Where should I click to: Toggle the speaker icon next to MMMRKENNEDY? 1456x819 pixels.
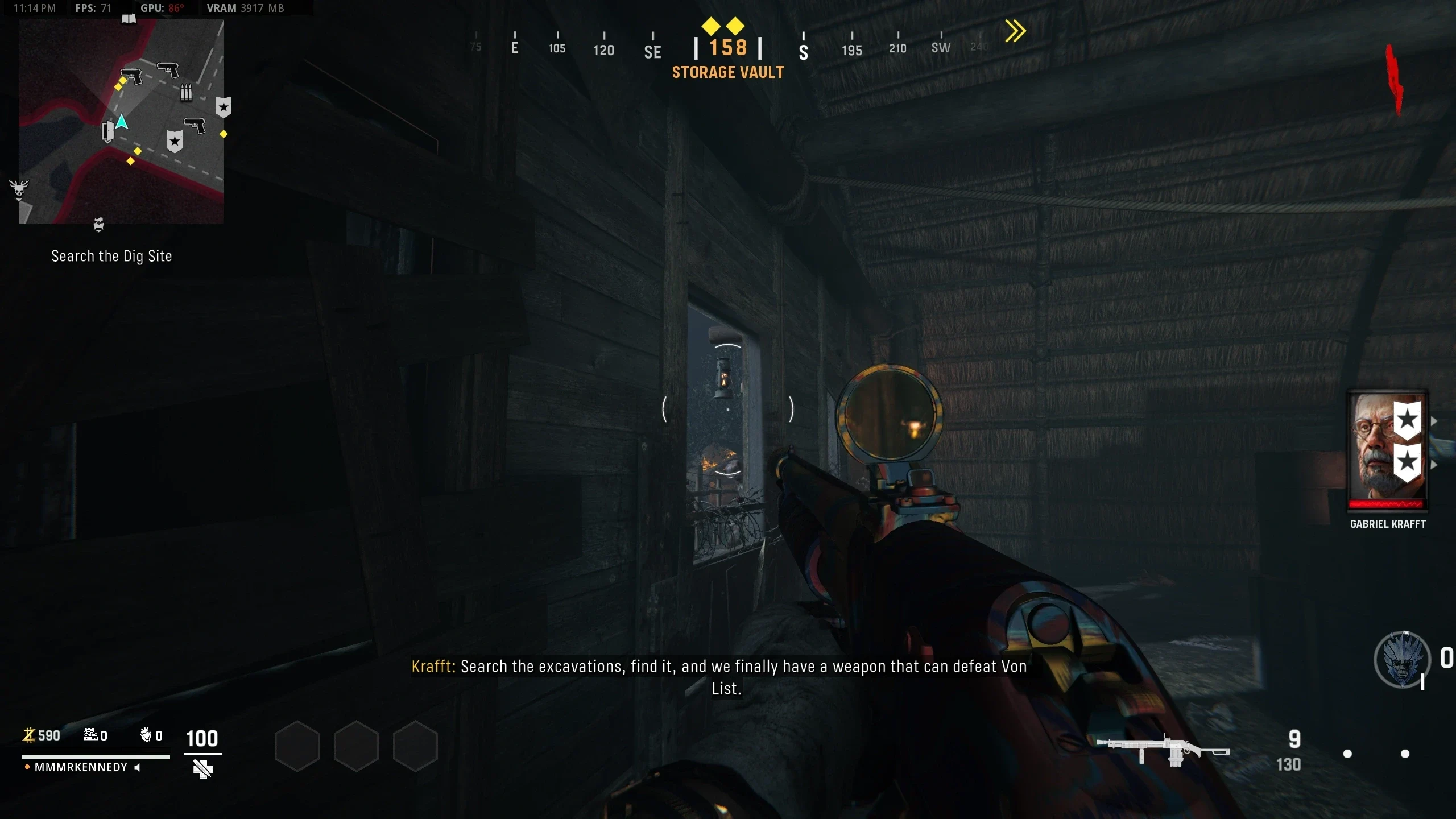tap(137, 767)
